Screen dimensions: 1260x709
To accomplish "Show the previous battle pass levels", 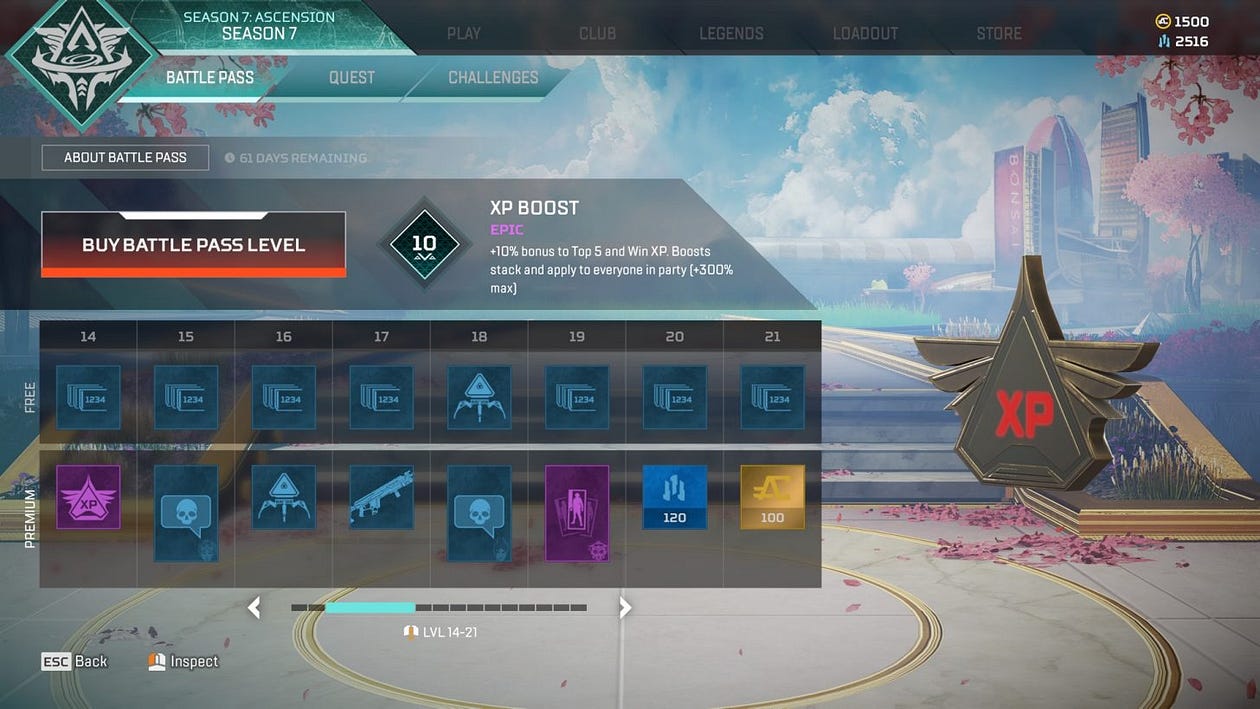I will pyautogui.click(x=254, y=607).
